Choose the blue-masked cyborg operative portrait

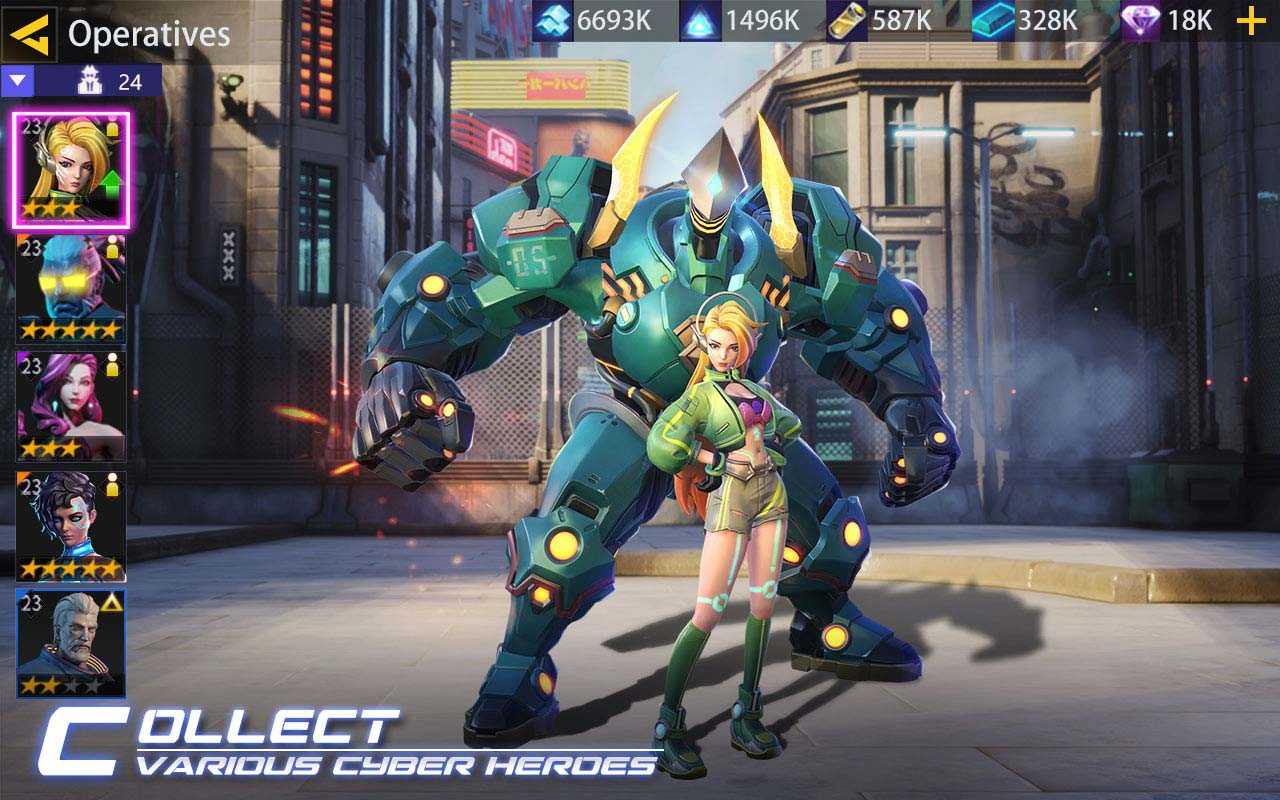pos(71,288)
